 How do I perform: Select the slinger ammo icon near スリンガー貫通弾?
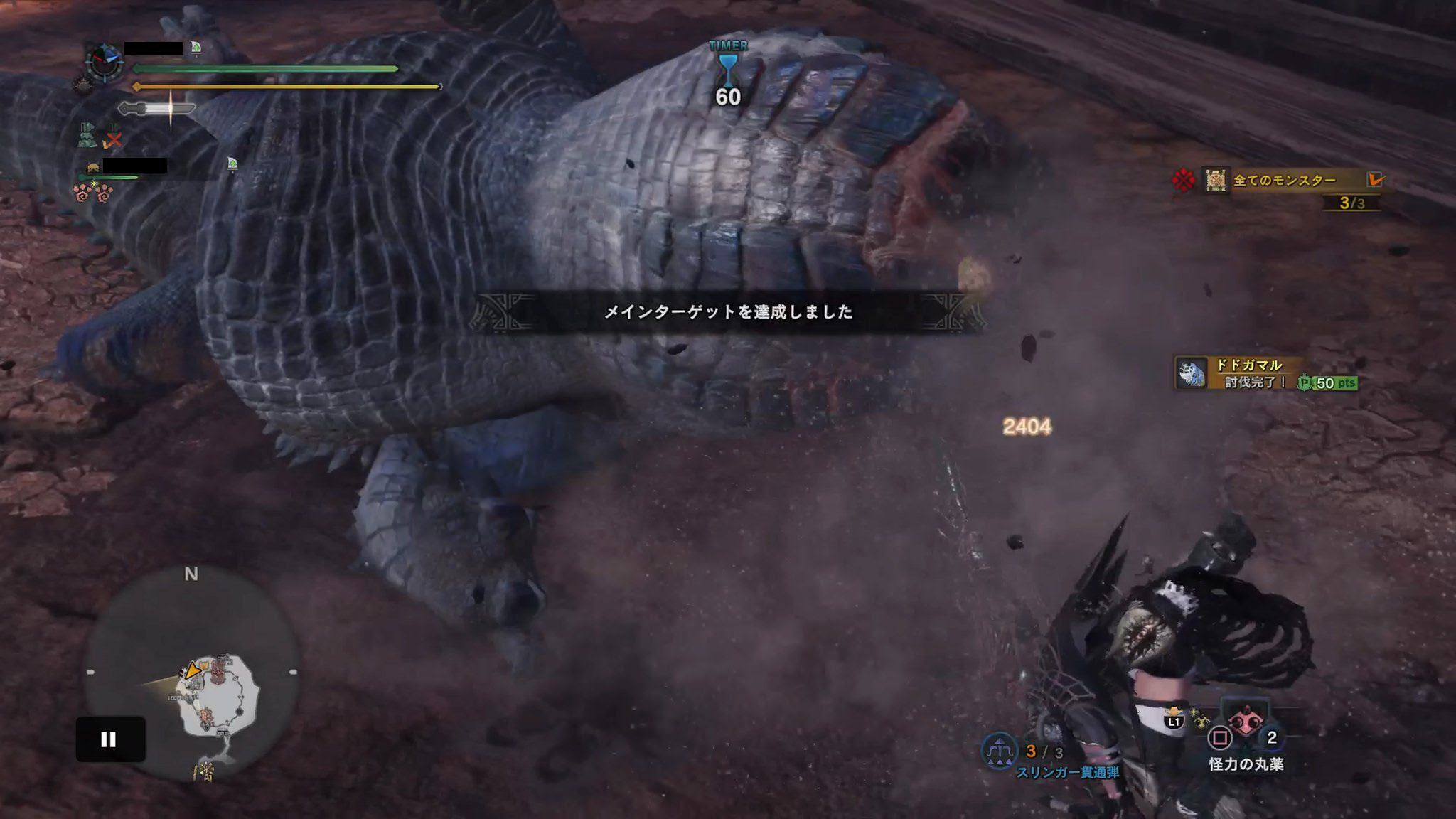click(999, 751)
